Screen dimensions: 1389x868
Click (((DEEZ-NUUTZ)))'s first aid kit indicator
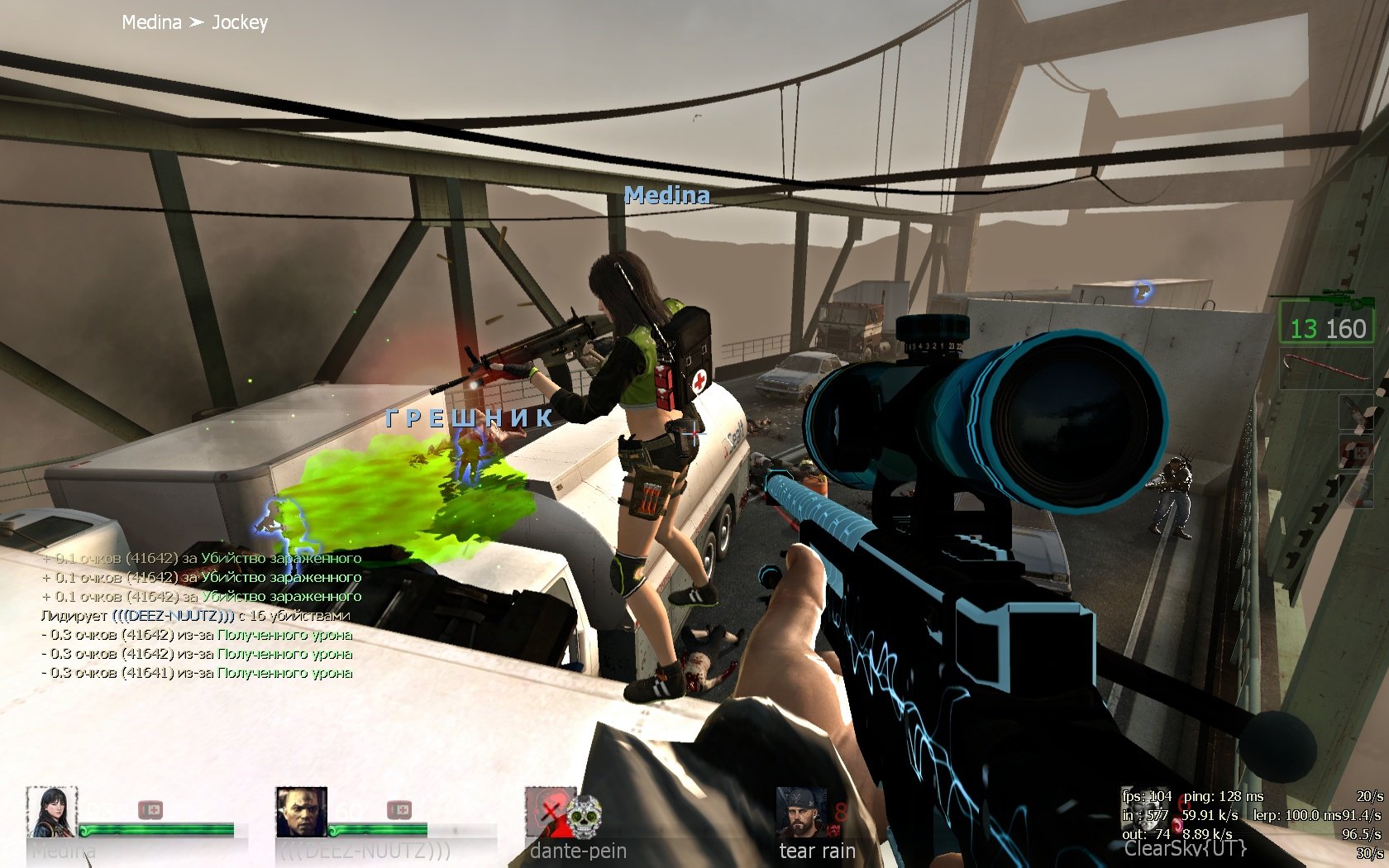pos(399,809)
